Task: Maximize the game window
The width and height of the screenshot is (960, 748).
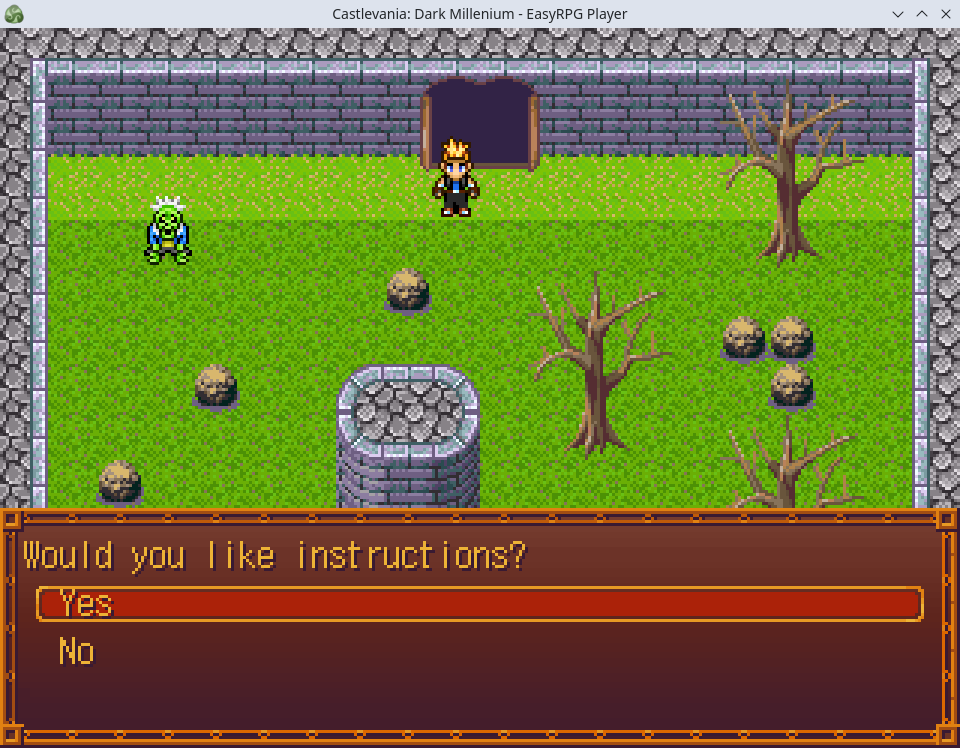Action: 921,14
